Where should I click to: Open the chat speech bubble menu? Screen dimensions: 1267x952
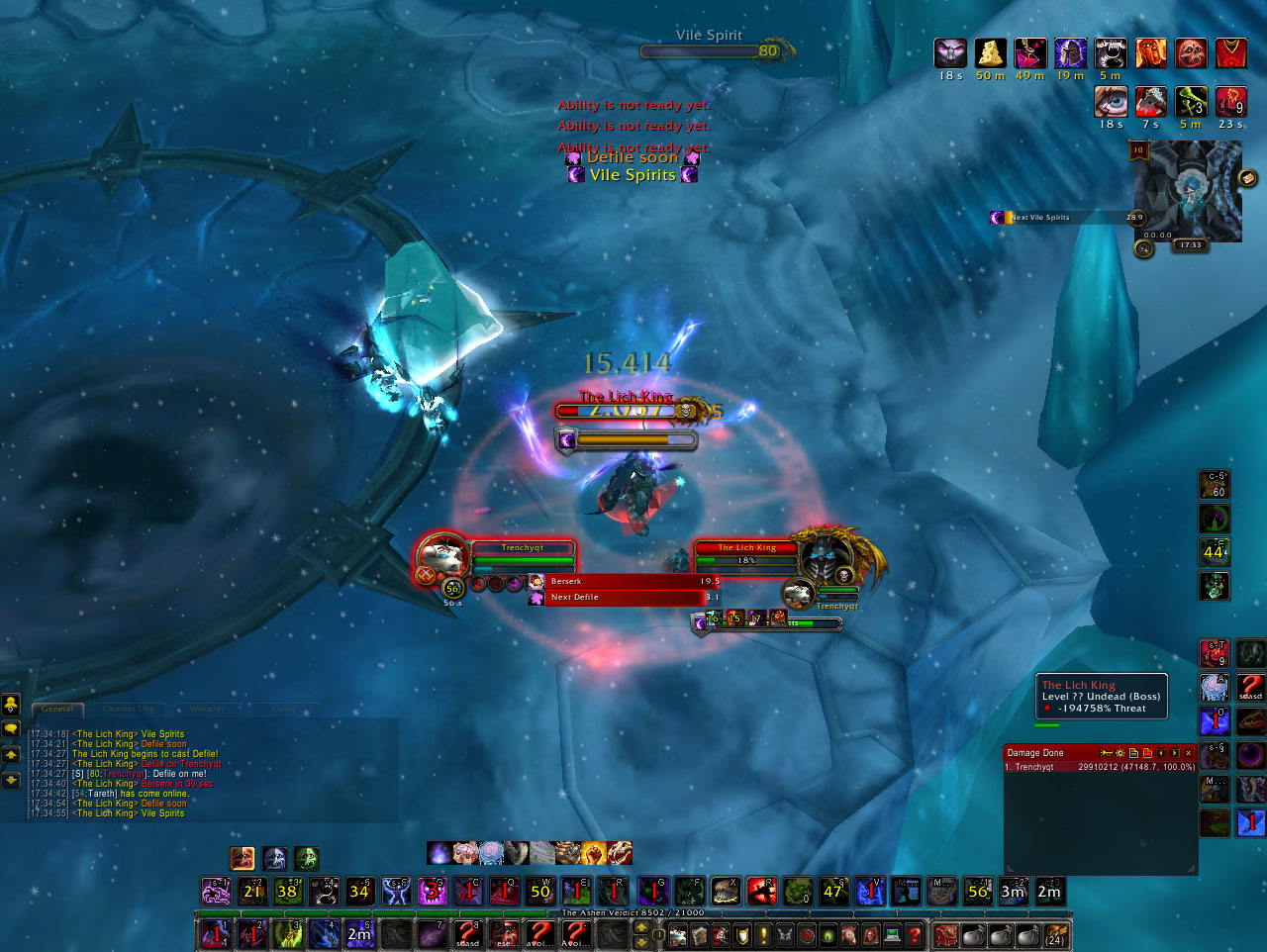pos(11,729)
